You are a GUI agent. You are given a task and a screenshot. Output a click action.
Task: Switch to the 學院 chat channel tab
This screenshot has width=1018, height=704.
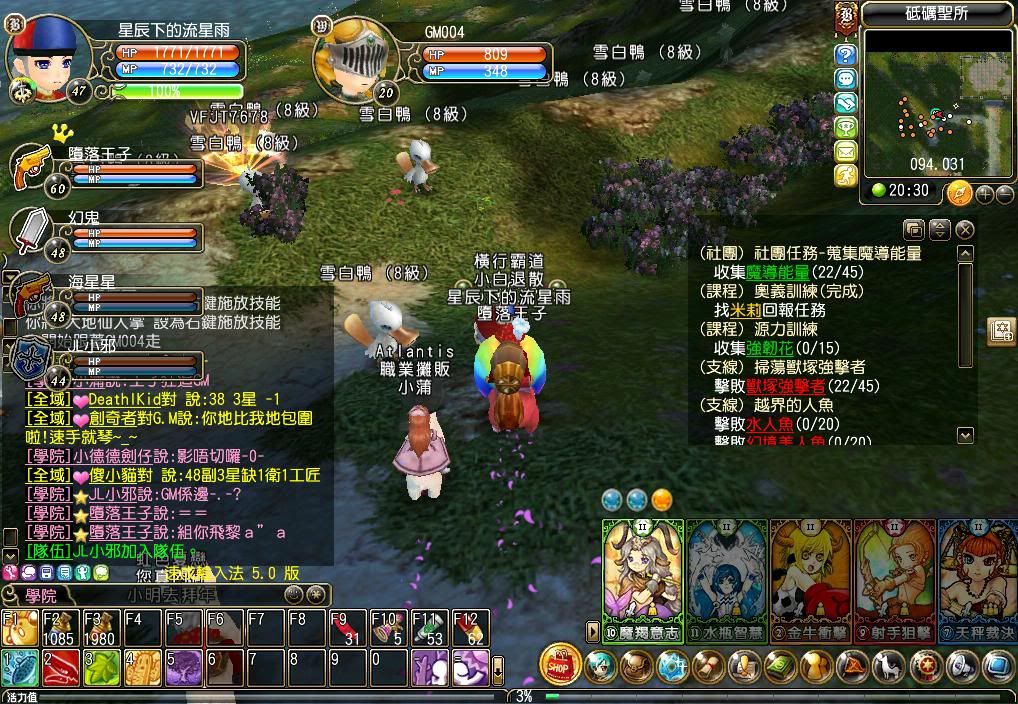point(42,595)
